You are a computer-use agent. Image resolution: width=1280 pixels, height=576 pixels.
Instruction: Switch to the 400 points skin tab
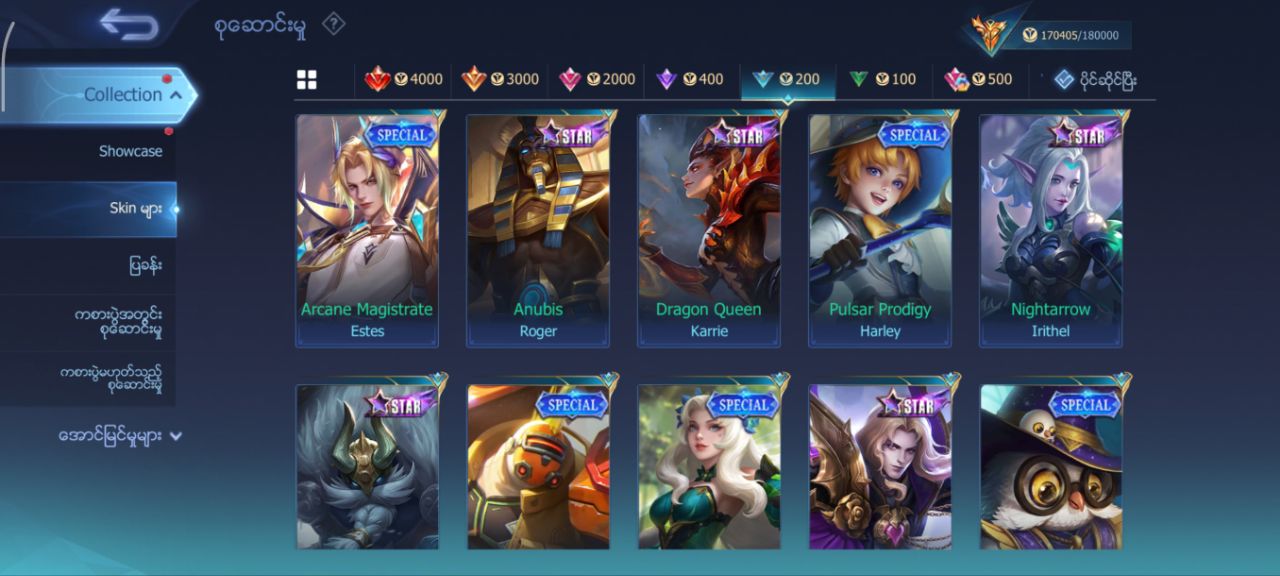tap(690, 79)
